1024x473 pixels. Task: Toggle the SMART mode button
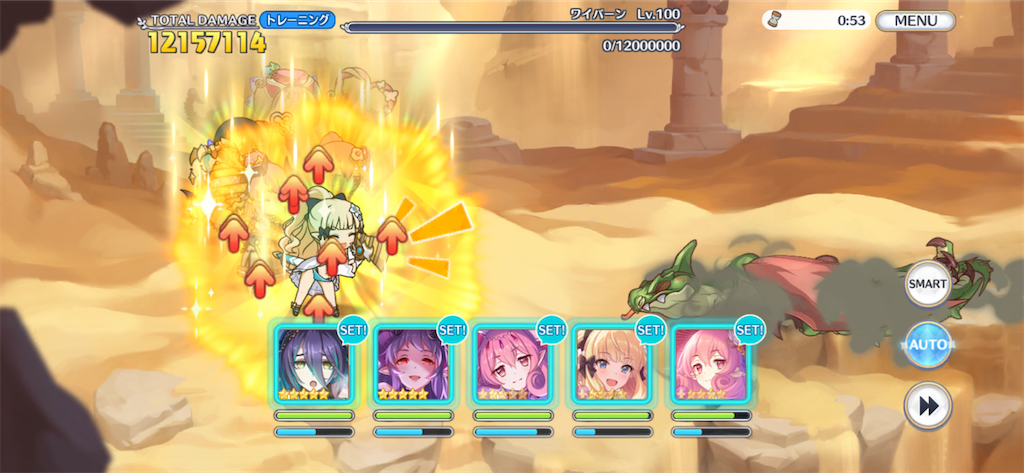927,285
